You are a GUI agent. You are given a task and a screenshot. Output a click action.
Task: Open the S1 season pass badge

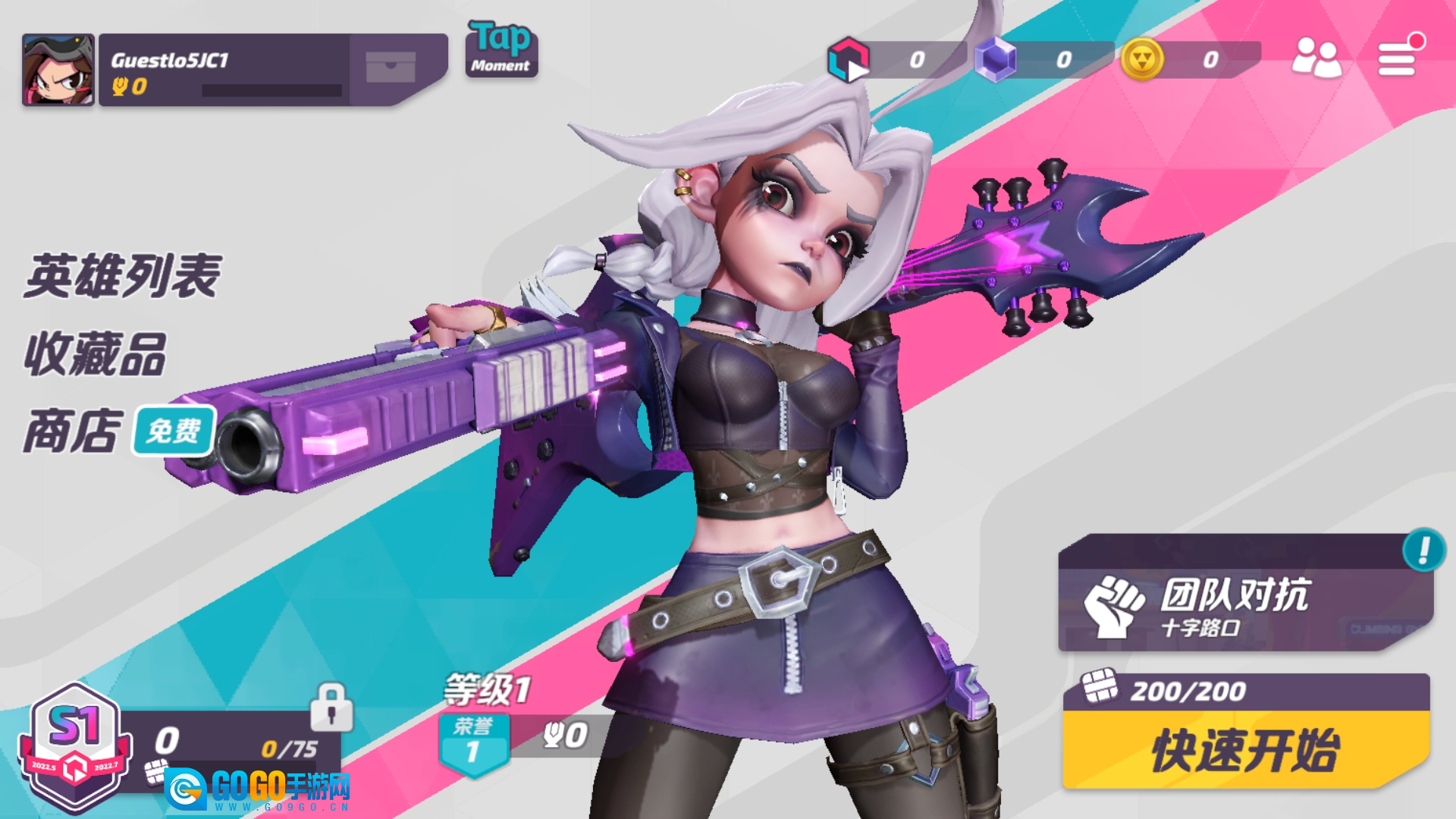[x=74, y=745]
